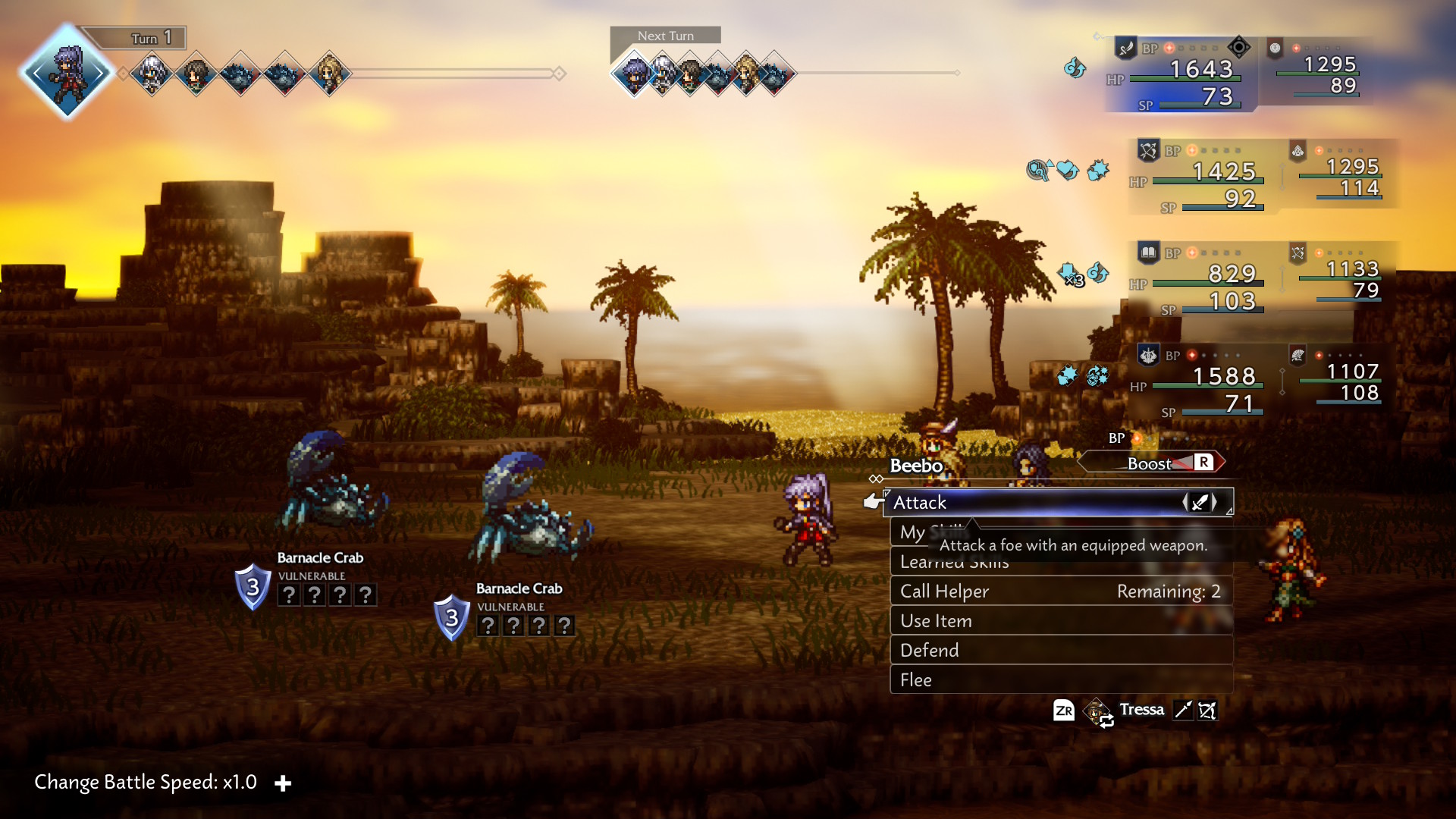Choose Call Helper from the battle menu

945,591
